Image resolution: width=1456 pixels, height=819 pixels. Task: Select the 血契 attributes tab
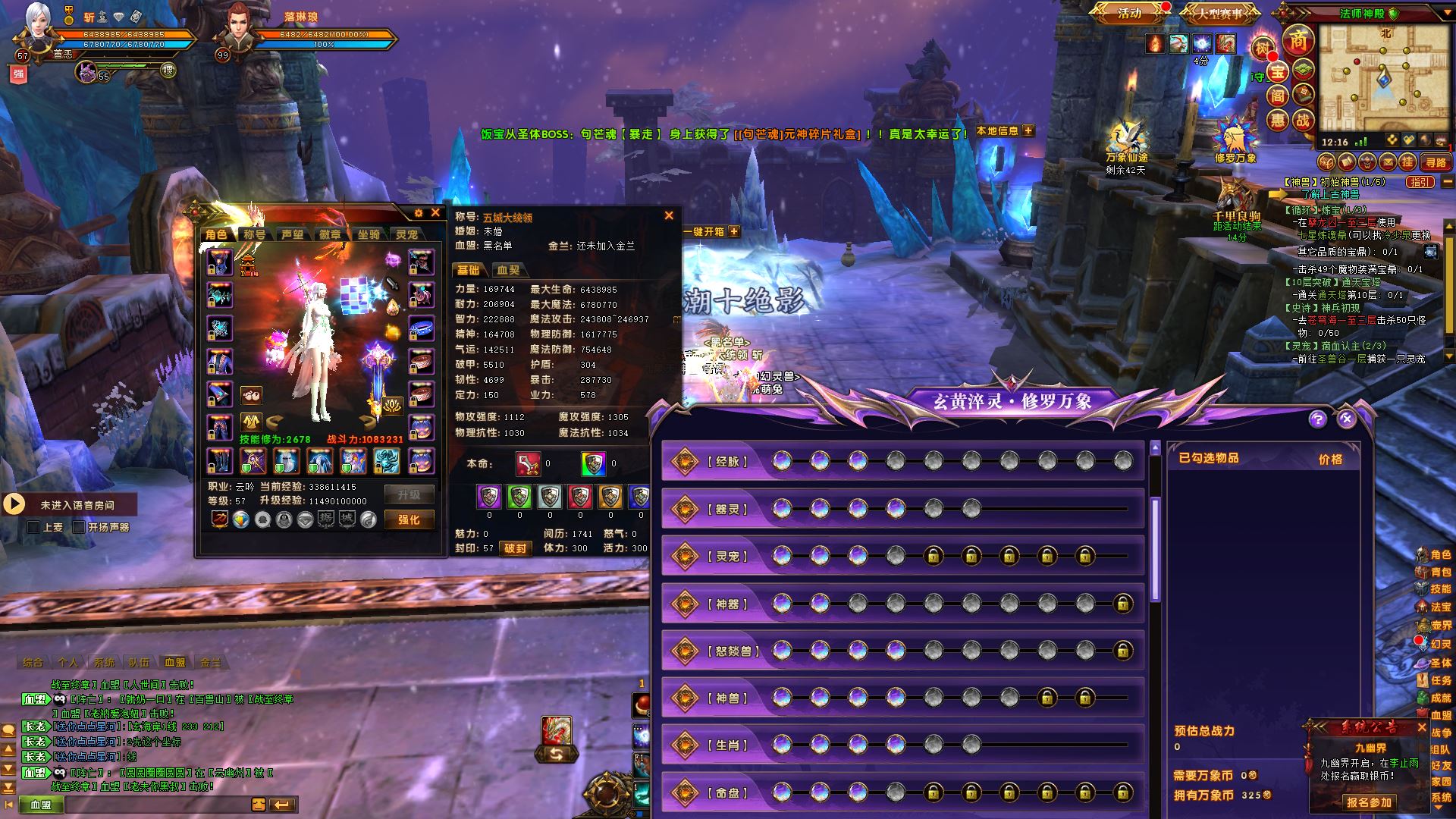tap(508, 270)
